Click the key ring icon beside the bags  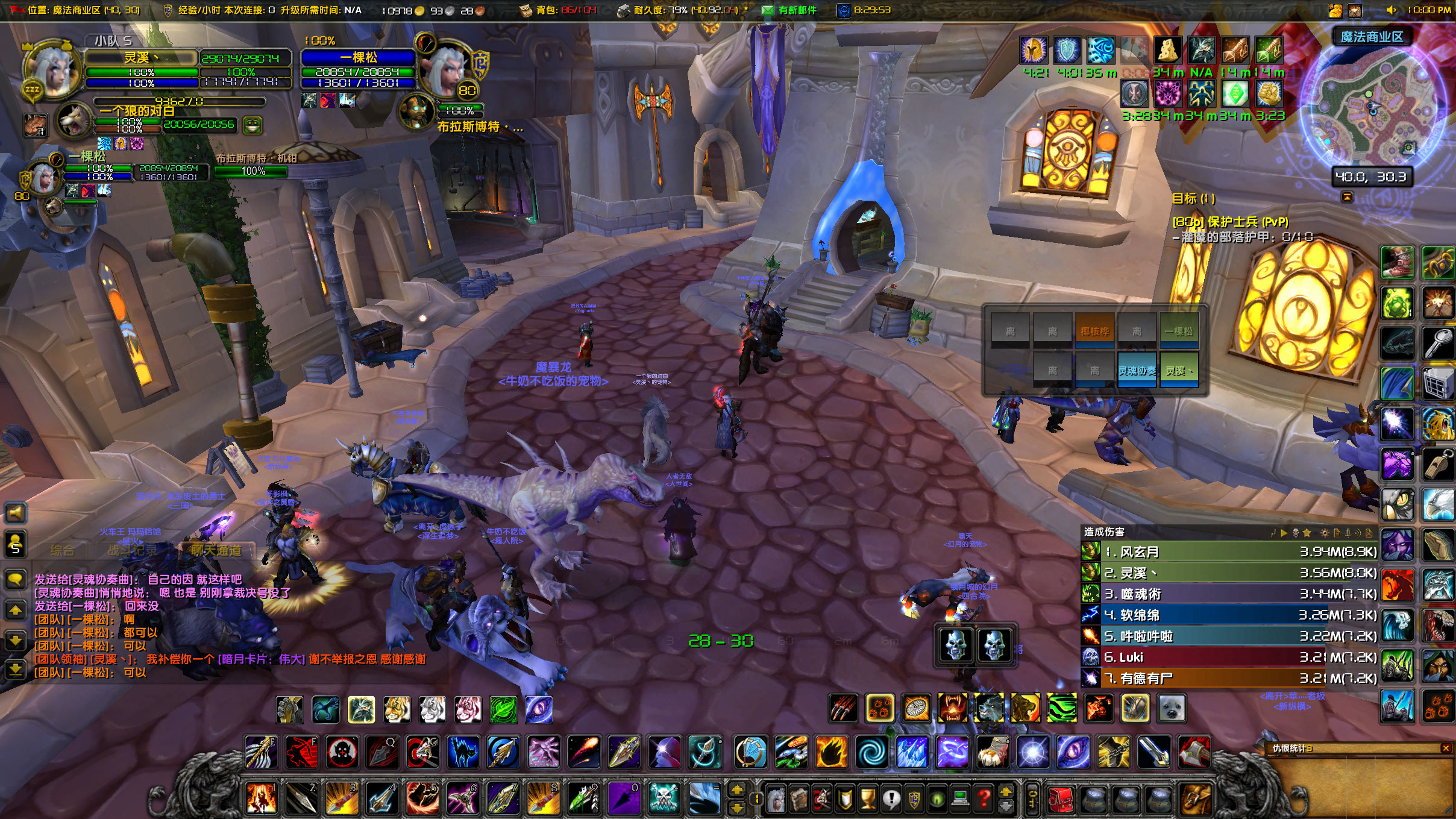1032,799
